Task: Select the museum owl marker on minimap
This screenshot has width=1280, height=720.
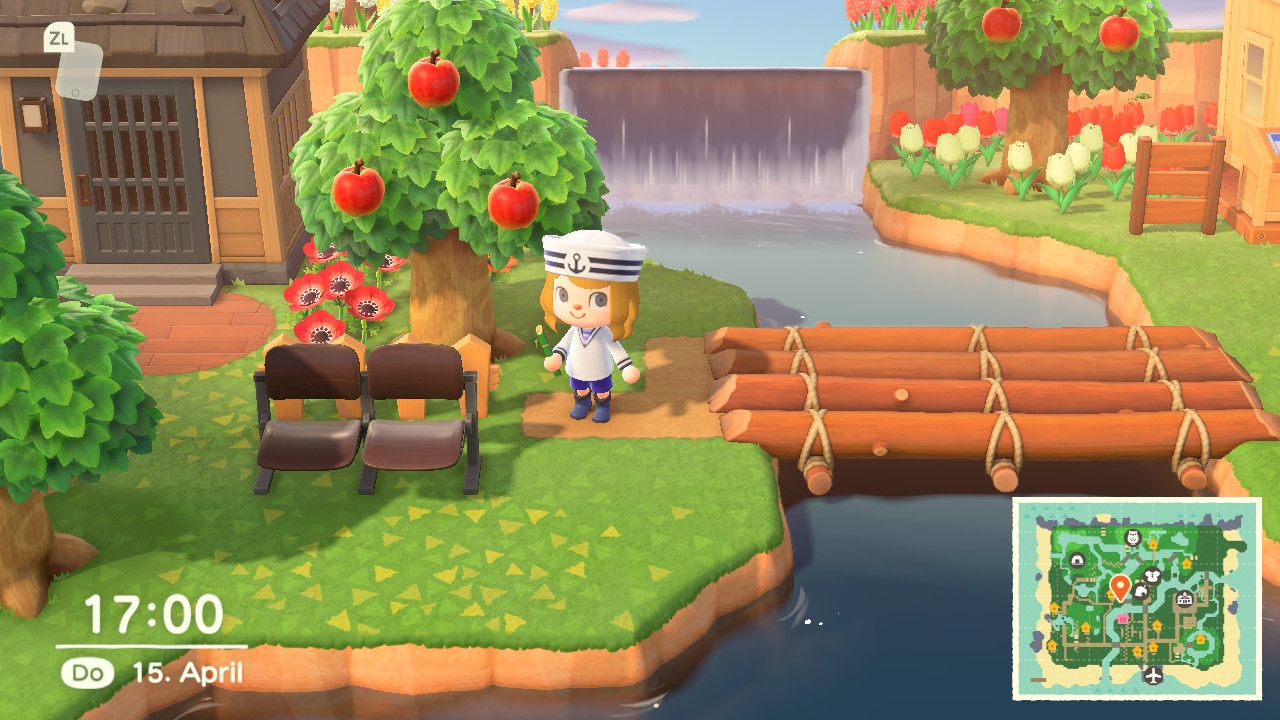Action: [1133, 538]
